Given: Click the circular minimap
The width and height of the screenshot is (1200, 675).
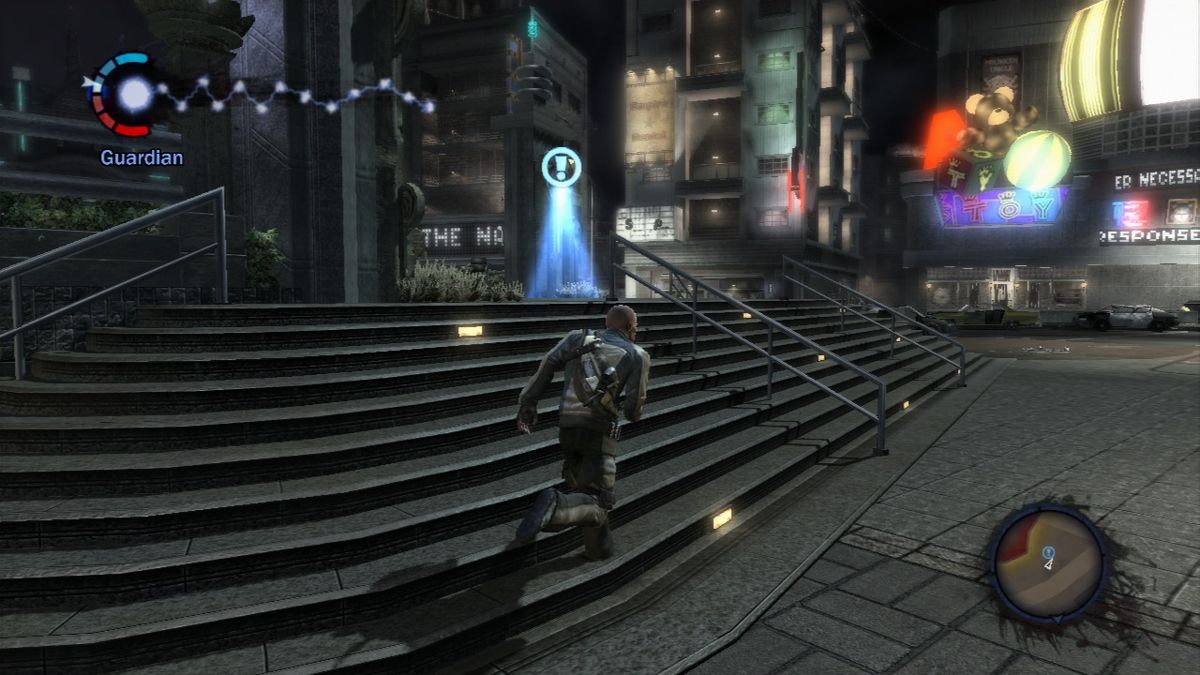Looking at the screenshot, I should 1049,564.
